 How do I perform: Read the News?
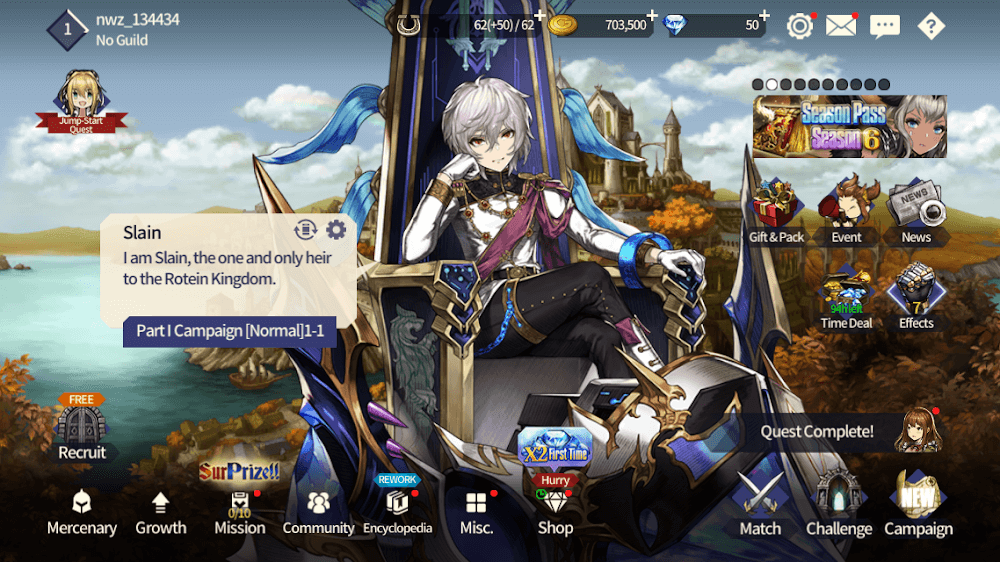[916, 212]
